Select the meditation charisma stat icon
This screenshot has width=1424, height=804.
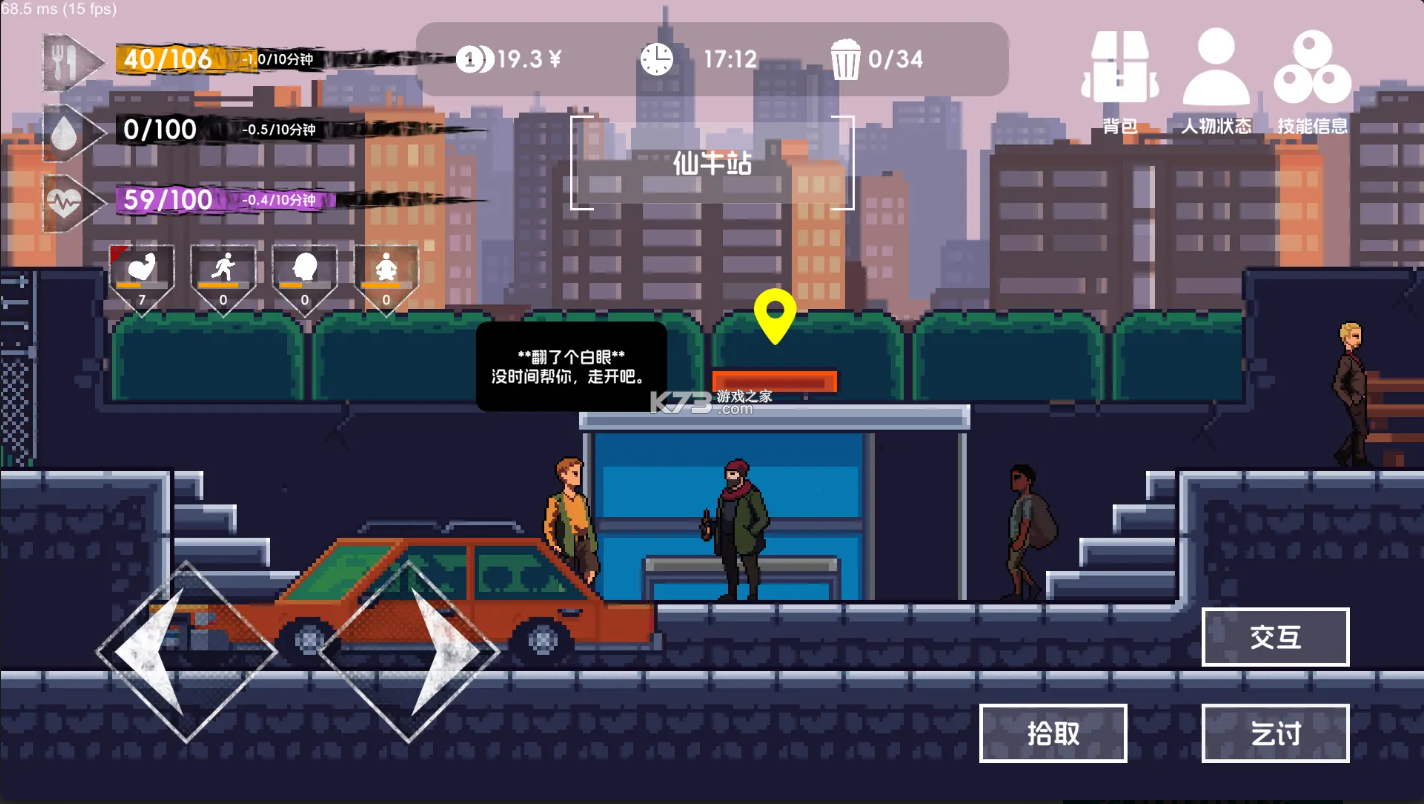pyautogui.click(x=385, y=267)
